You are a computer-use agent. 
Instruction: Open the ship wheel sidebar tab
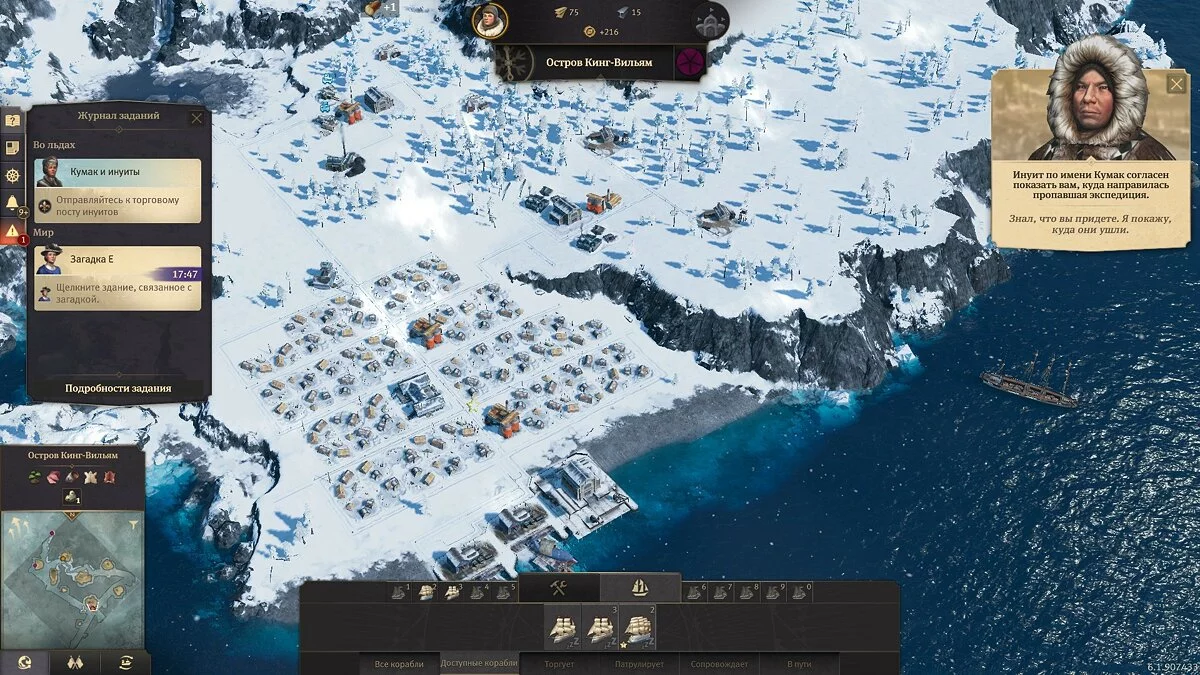click(12, 176)
